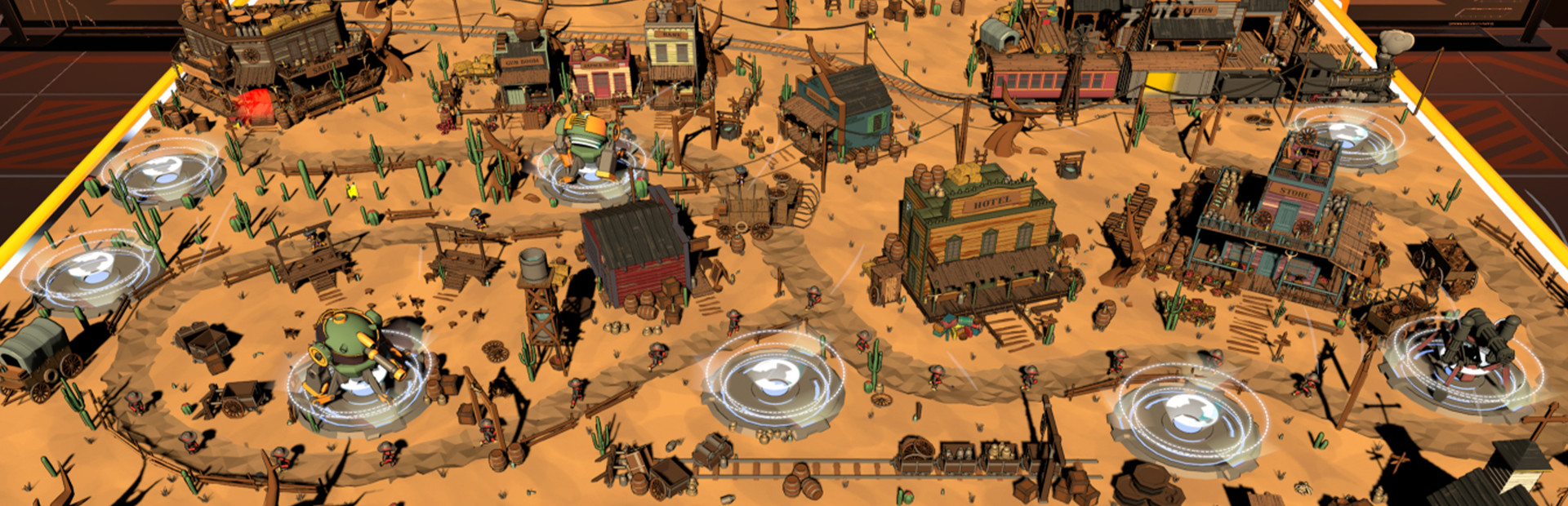1568x506 pixels.
Task: Select the green dome cannon tower
Action: [x=352, y=357]
